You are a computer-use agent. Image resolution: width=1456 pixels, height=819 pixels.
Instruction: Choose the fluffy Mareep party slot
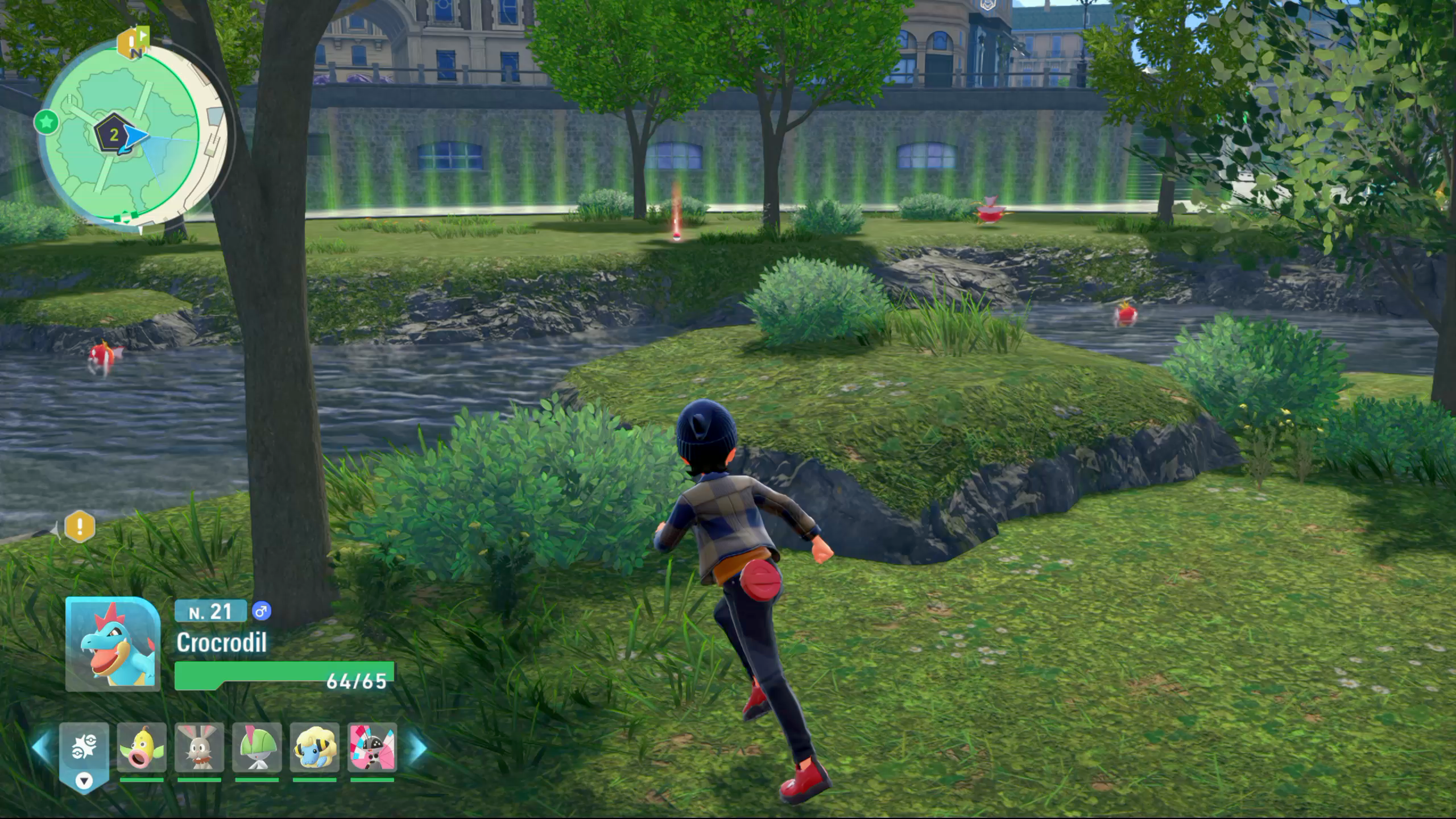315,748
